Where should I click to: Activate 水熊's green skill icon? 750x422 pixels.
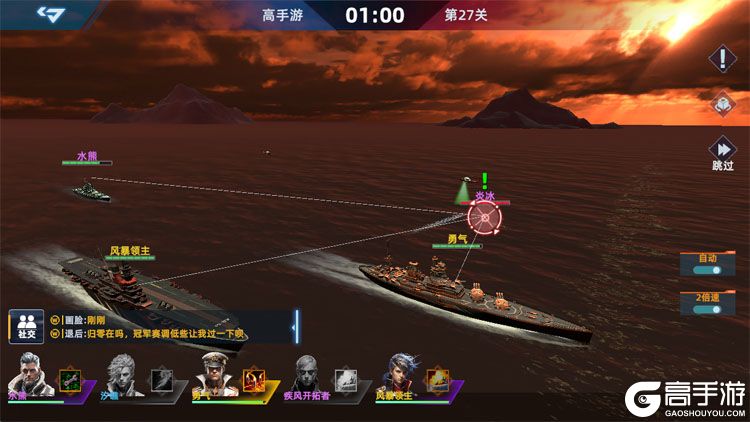tap(69, 379)
